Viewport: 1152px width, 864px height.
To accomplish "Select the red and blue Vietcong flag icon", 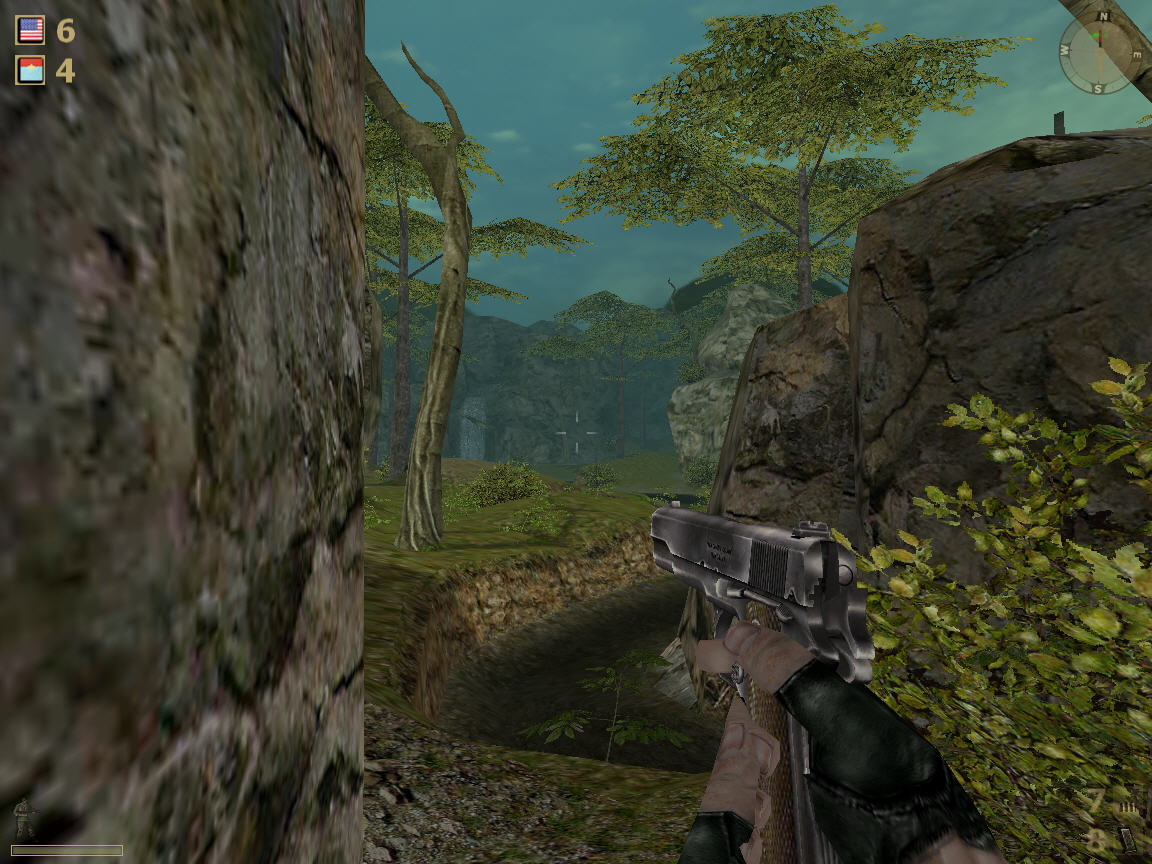I will [x=30, y=70].
